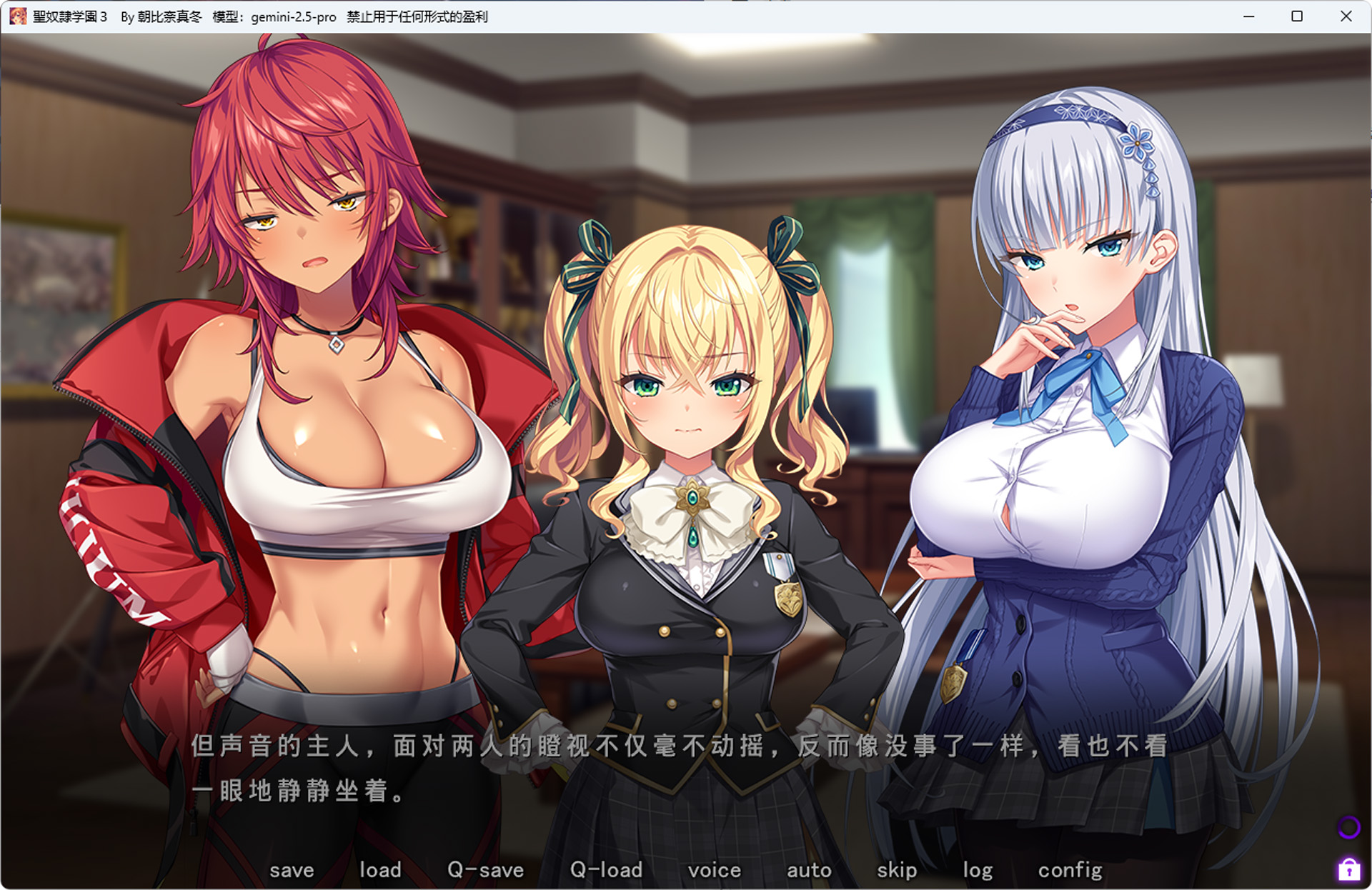Screen dimensions: 1372x890
Task: Perform a quick save with Q-save
Action: 485,869
